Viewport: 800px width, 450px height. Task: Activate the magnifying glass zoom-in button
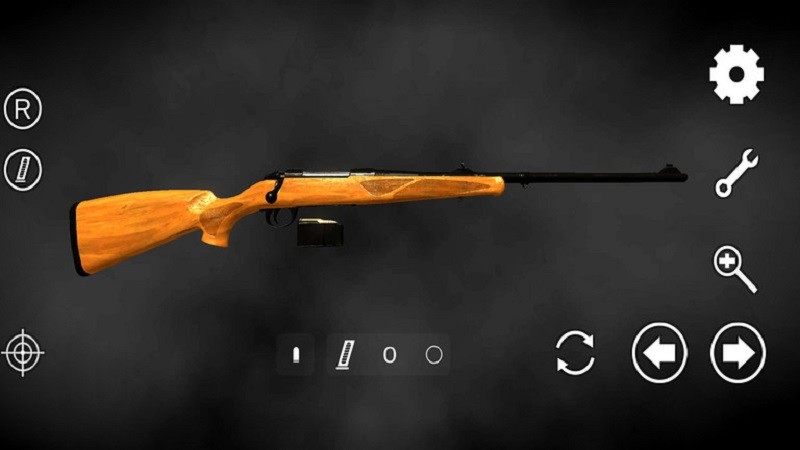point(735,268)
